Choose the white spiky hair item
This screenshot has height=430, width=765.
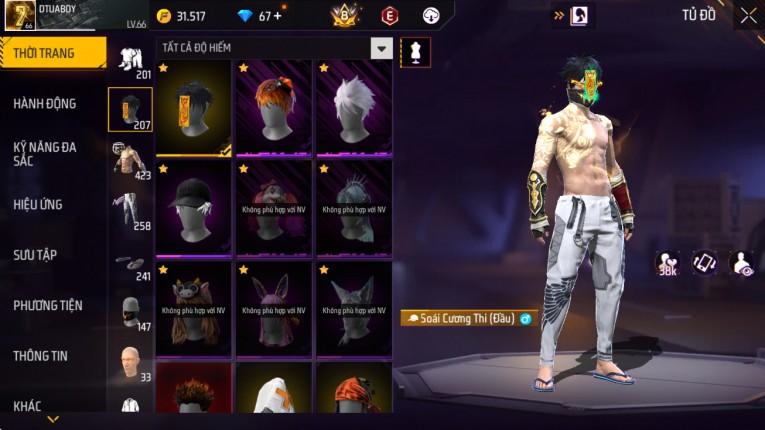(354, 108)
